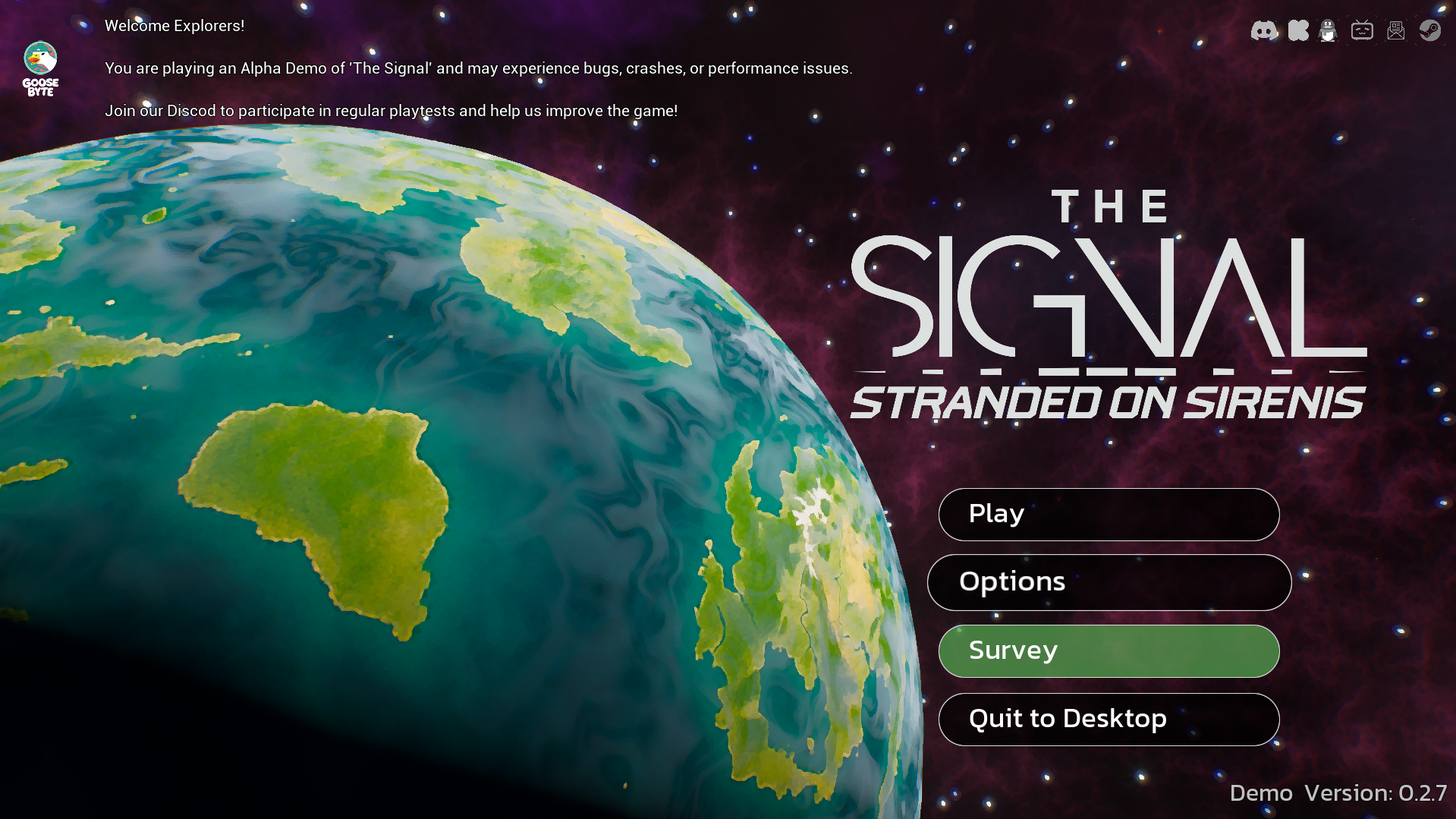Click the alpha demo warning message
1456x819 pixels.
click(x=478, y=68)
